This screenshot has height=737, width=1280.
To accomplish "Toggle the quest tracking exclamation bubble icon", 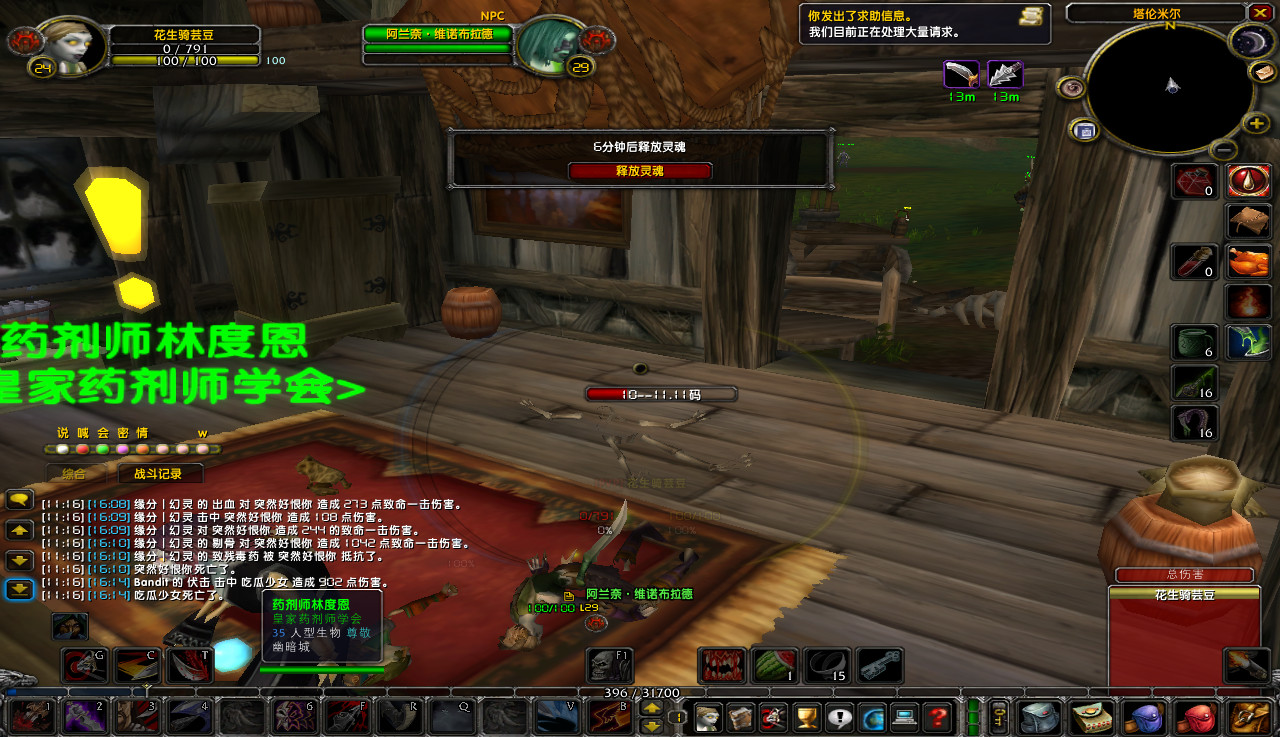I will point(838,716).
